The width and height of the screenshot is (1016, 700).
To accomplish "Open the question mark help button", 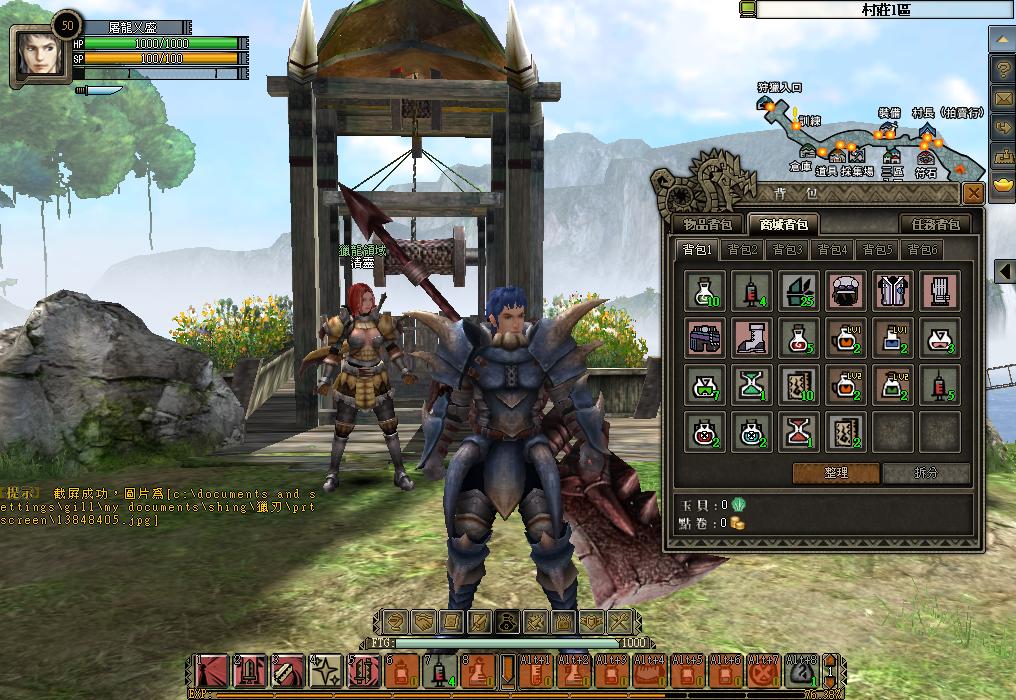I will [1001, 69].
